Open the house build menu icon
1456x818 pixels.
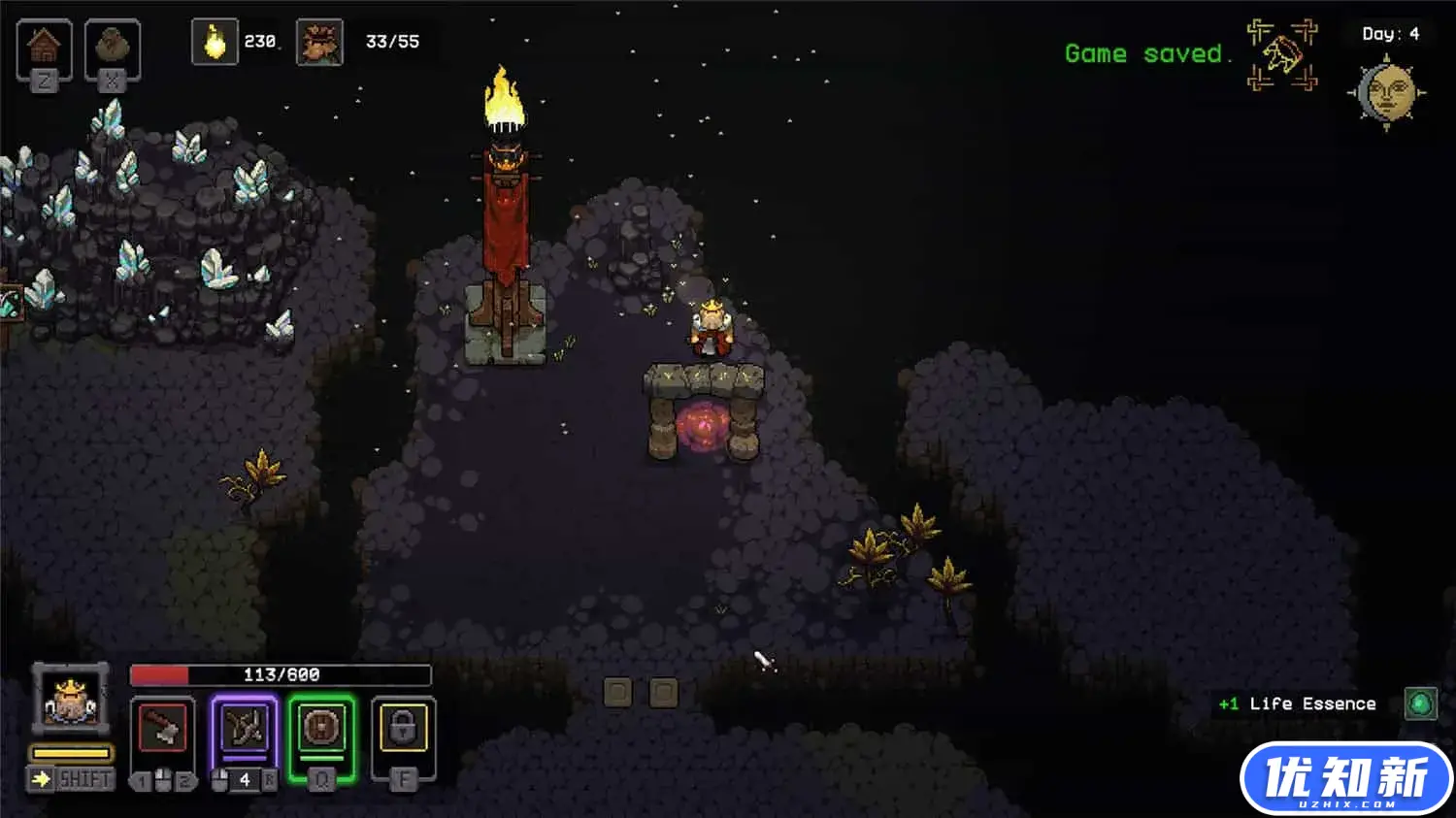(44, 46)
